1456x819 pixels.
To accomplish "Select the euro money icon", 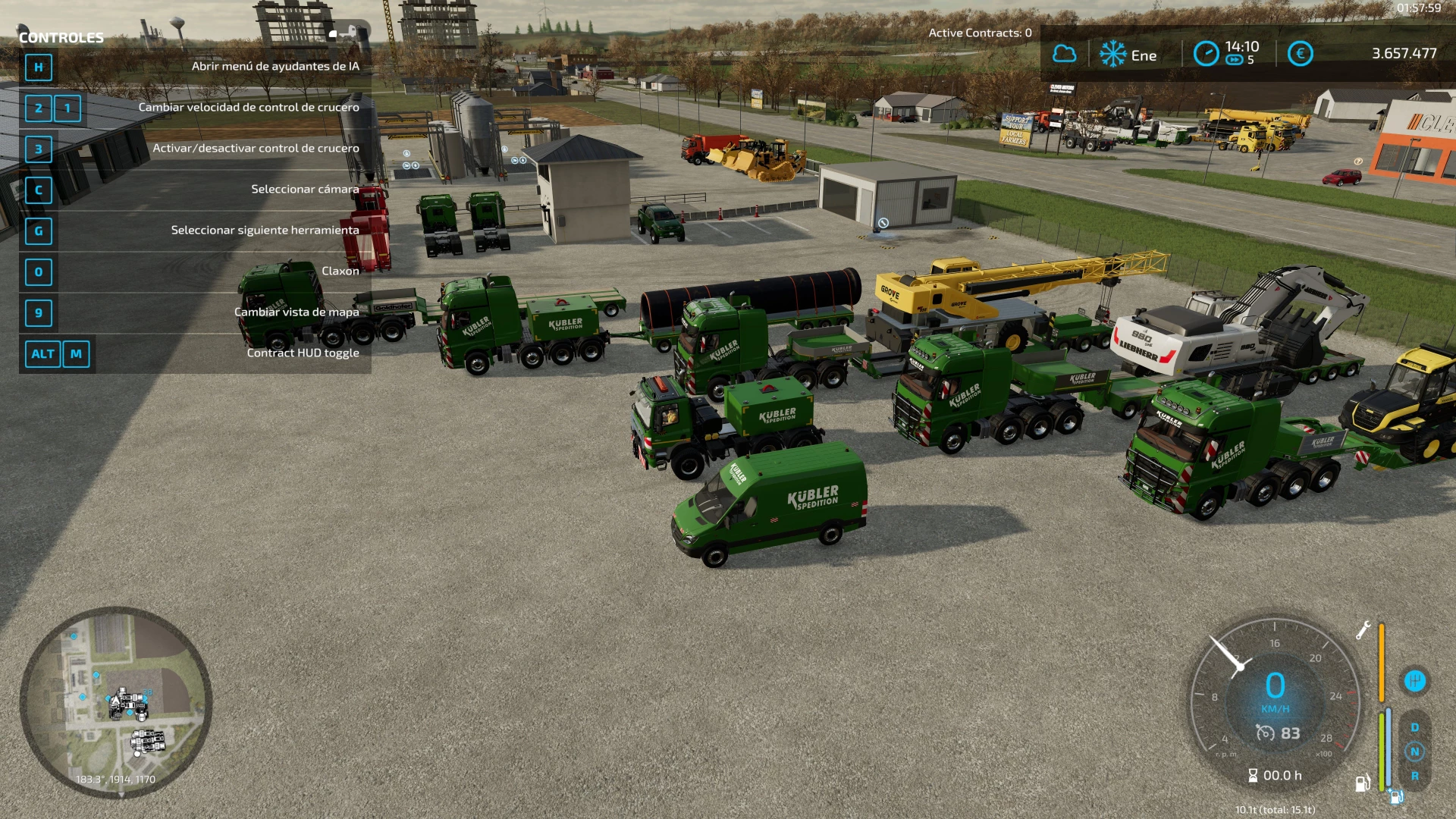I will pyautogui.click(x=1300, y=54).
